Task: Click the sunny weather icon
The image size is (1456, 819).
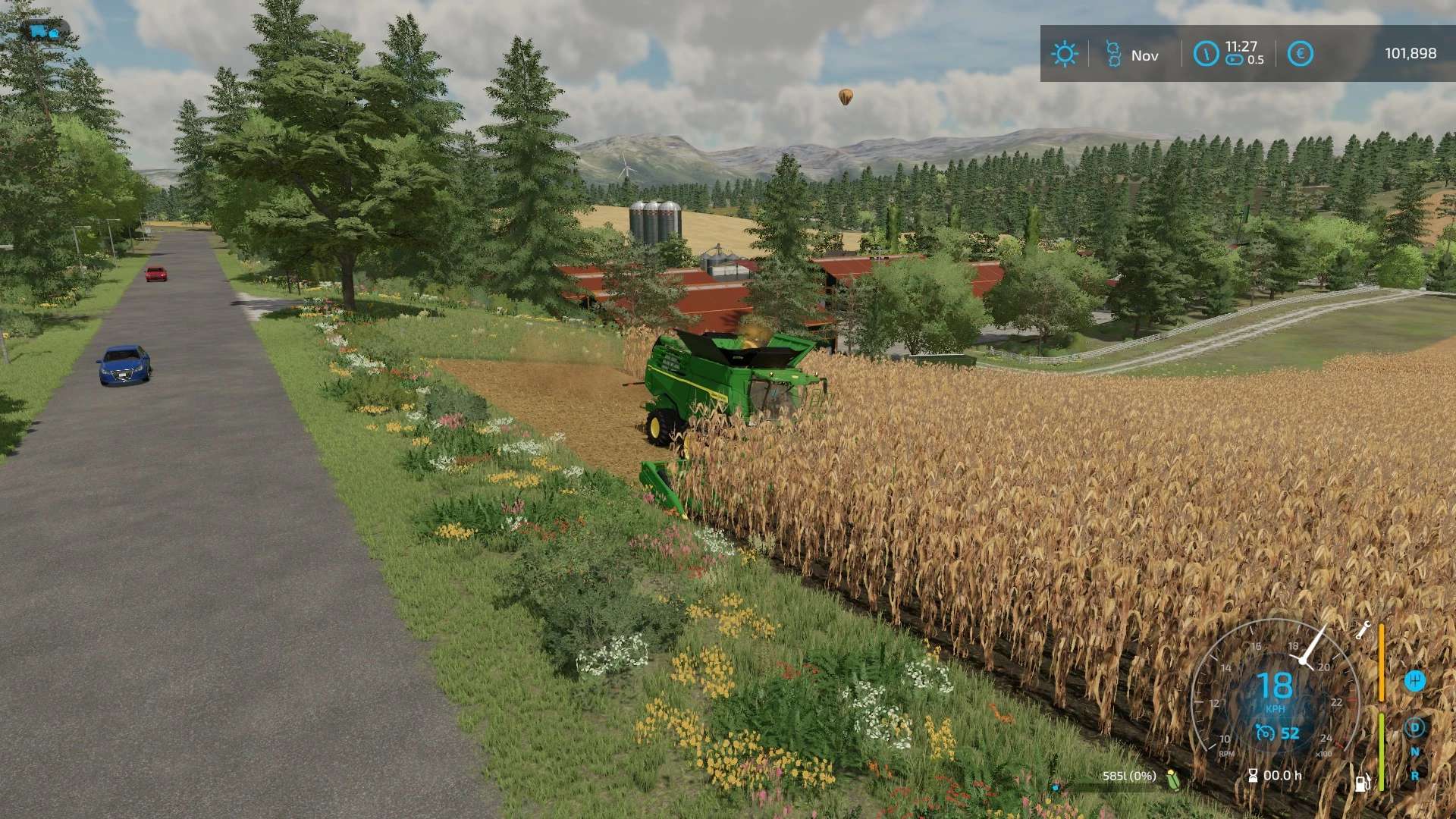Action: [1064, 54]
